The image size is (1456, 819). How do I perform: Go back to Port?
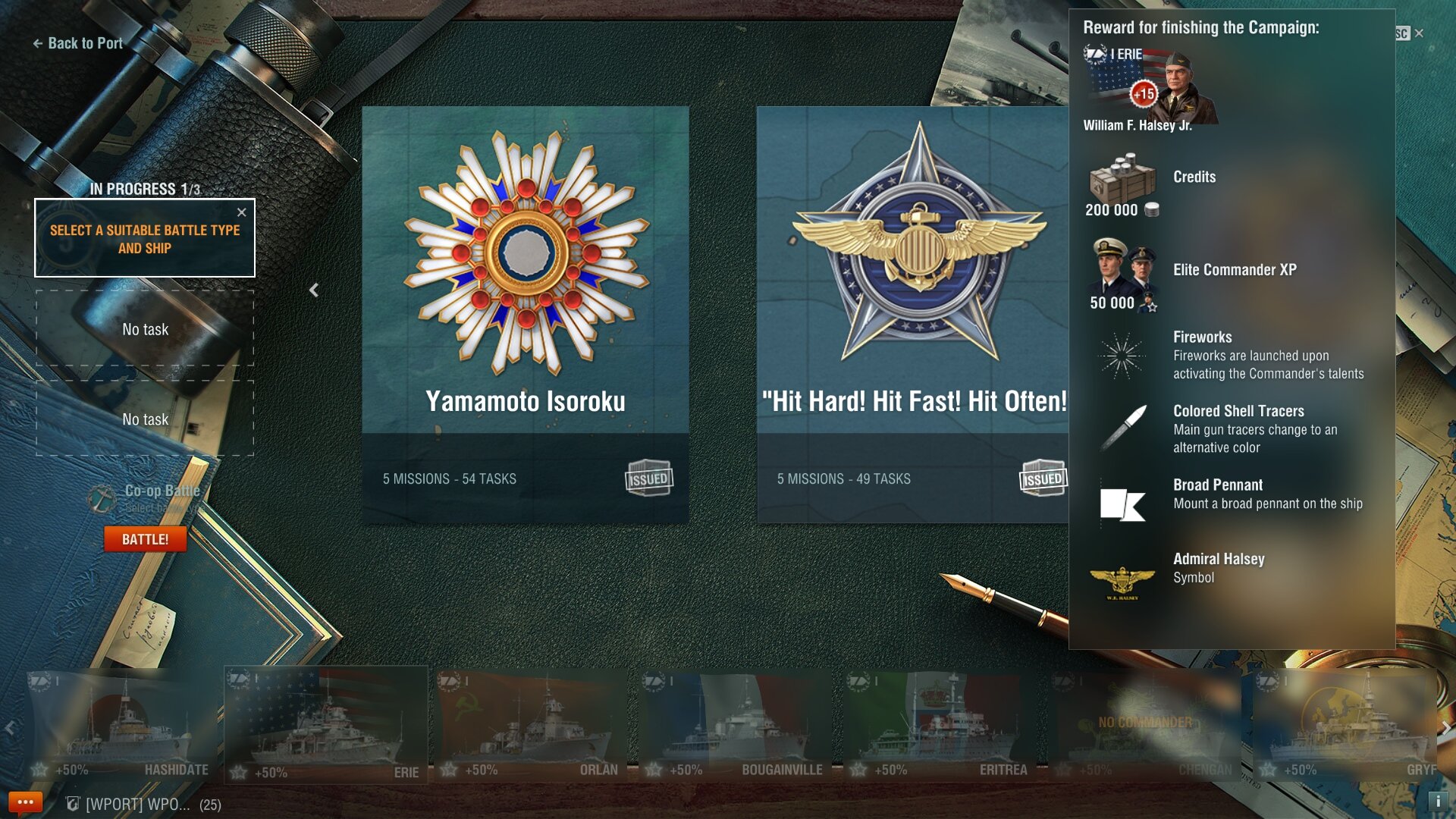(x=78, y=43)
